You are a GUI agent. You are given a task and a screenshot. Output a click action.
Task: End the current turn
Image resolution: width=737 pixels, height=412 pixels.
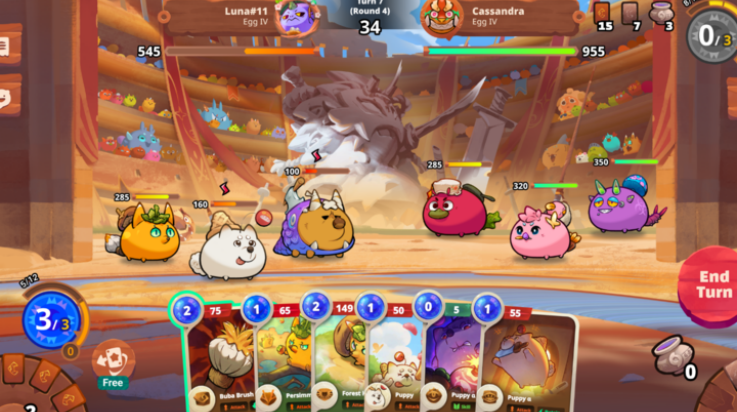coord(712,286)
